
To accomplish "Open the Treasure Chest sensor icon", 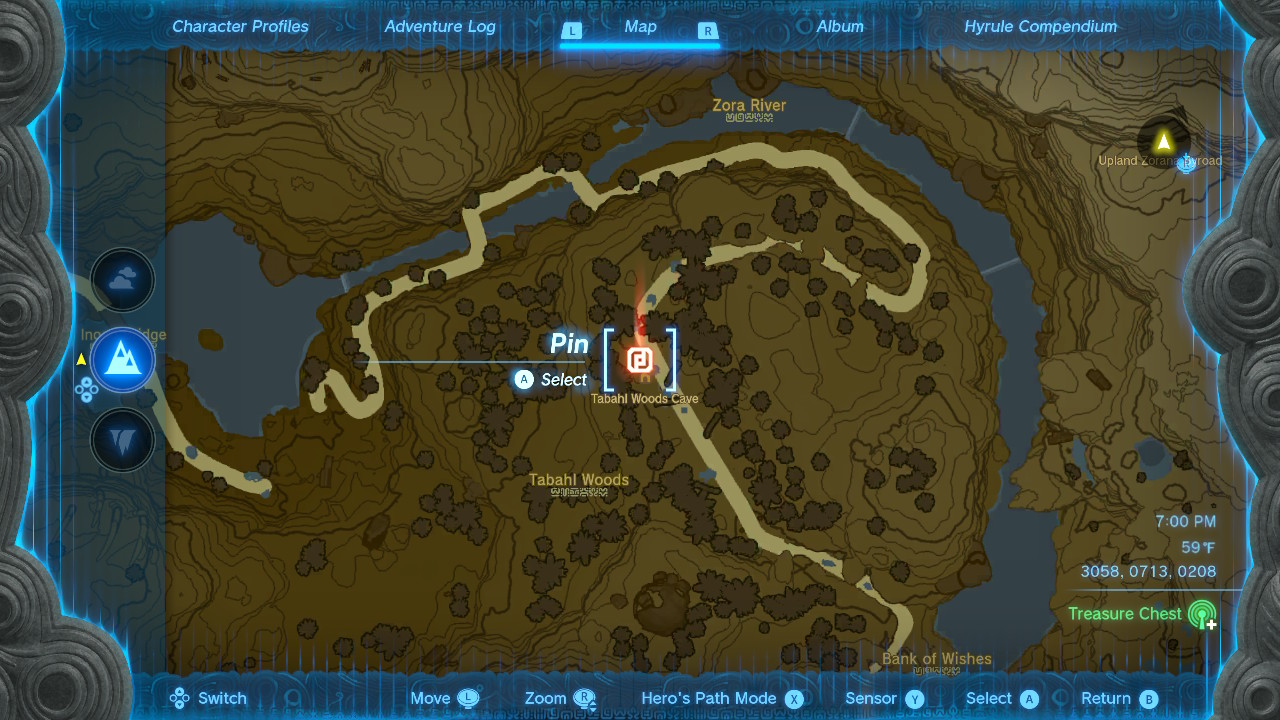I will coord(1202,614).
